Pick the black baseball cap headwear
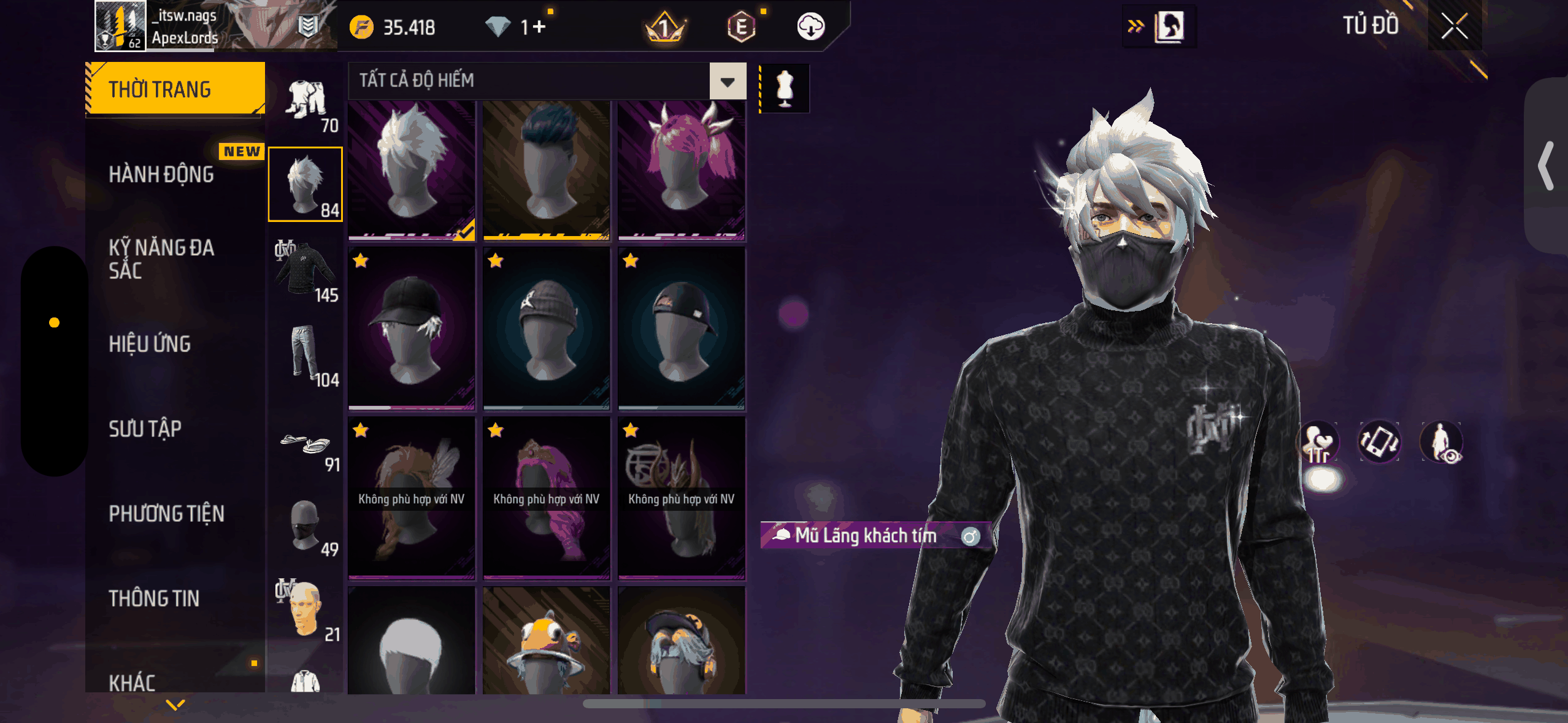This screenshot has width=1568, height=723. (x=411, y=328)
